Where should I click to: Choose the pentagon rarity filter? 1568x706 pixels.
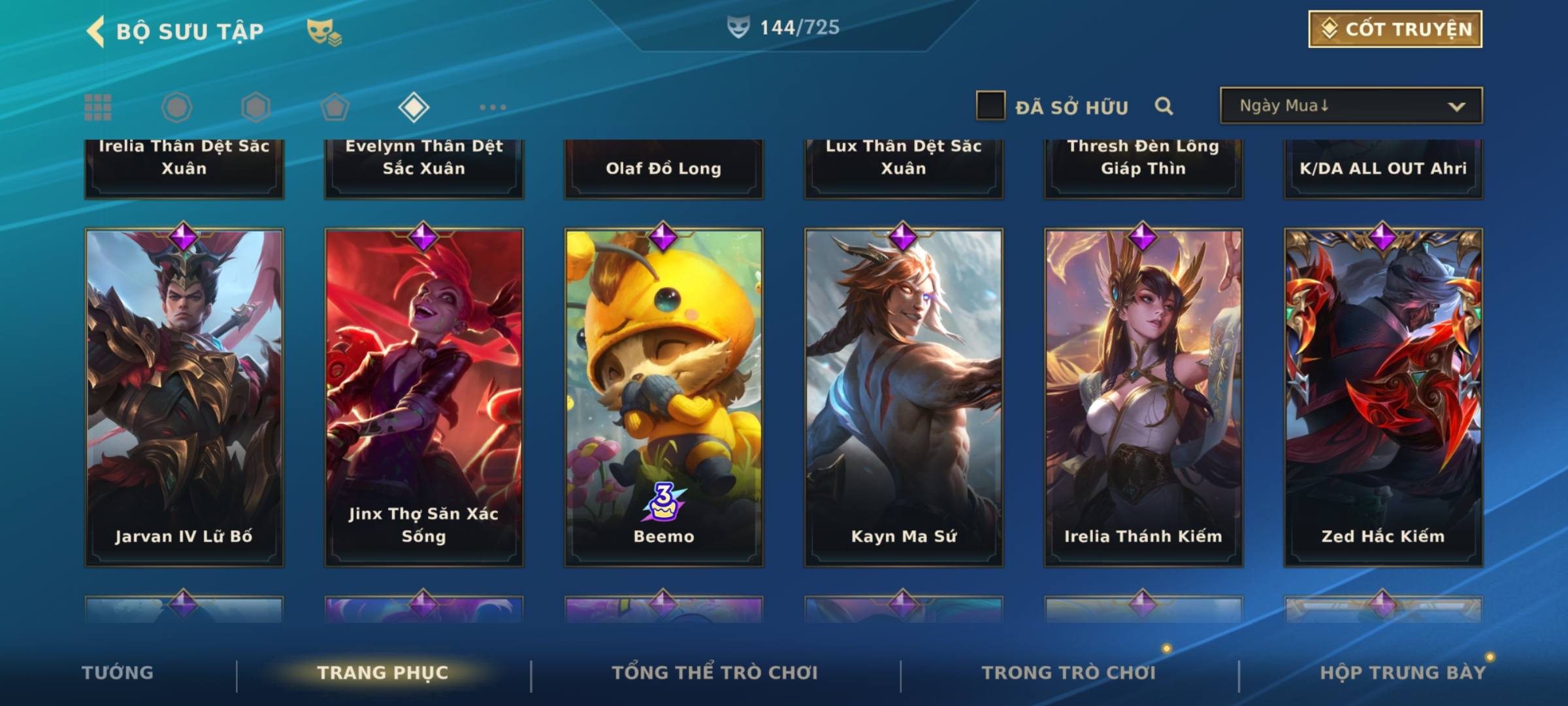coord(335,107)
